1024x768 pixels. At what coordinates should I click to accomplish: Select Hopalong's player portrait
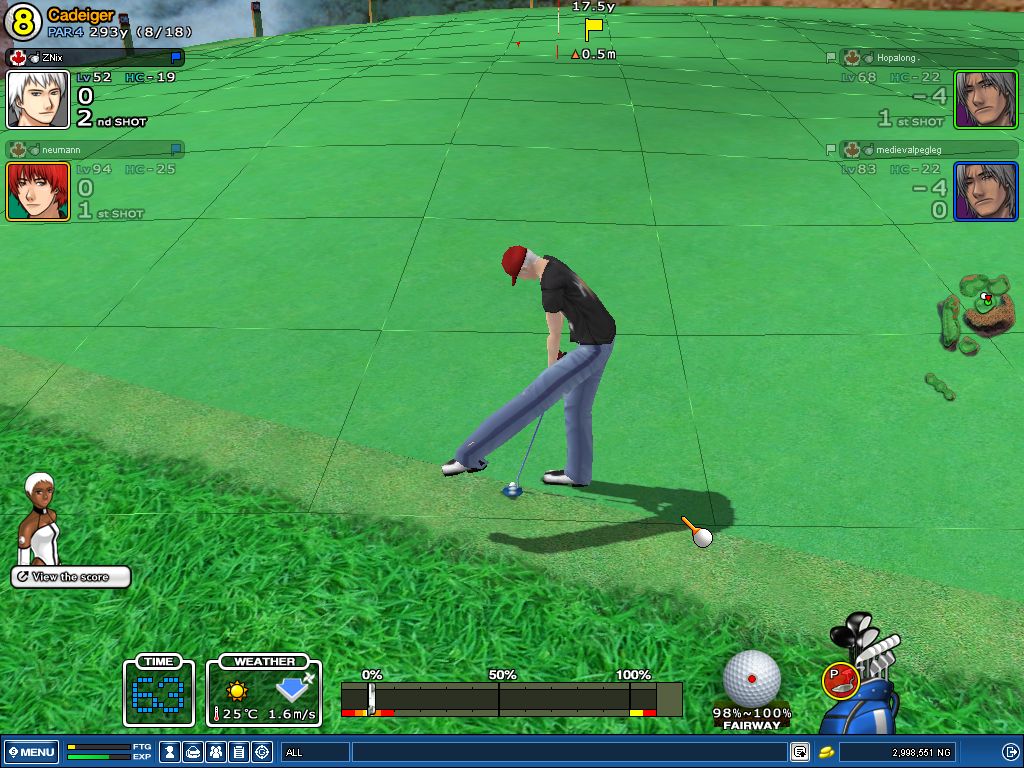[985, 99]
